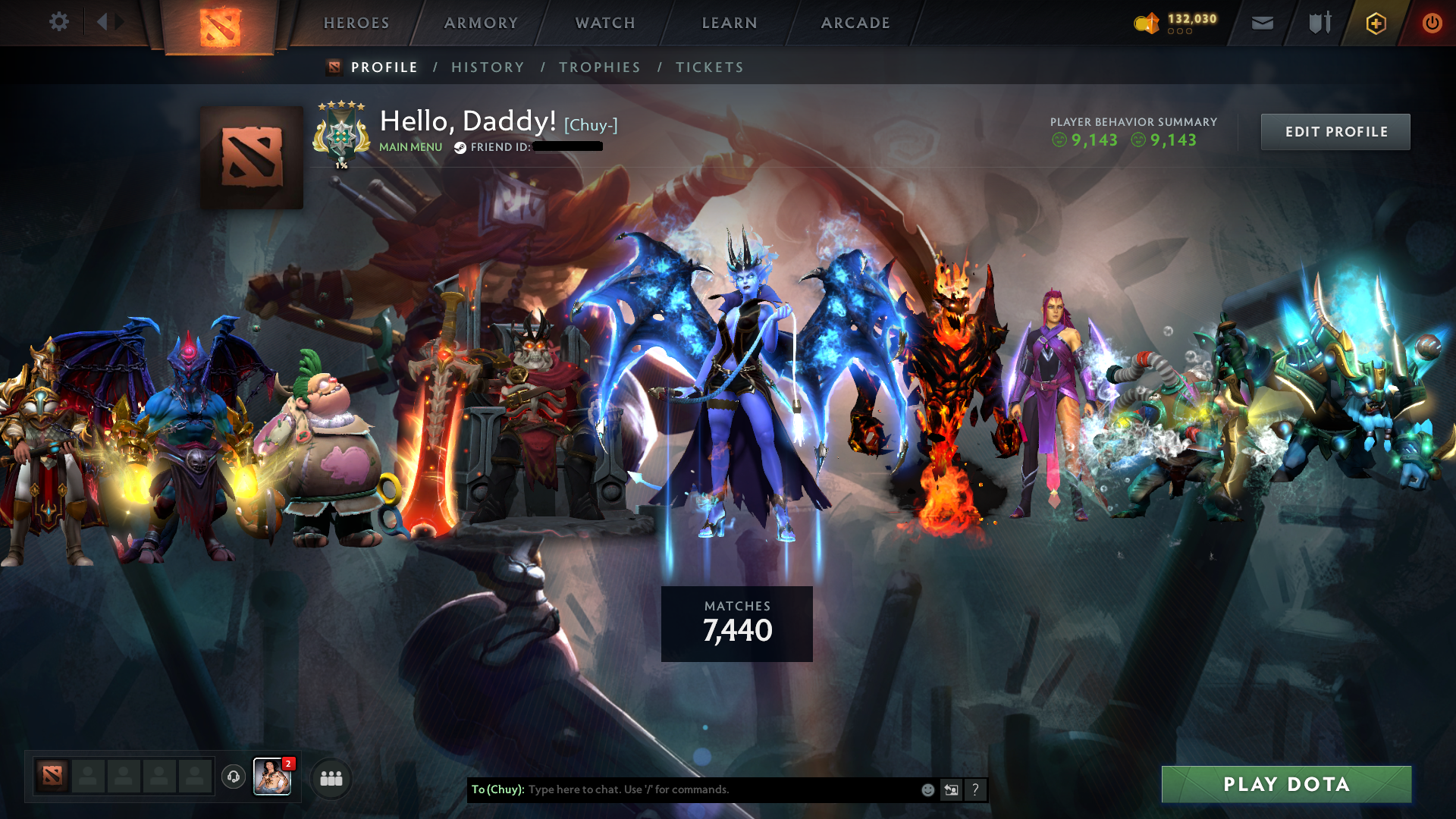Click the rank medal showing 1% progress

coord(340,135)
